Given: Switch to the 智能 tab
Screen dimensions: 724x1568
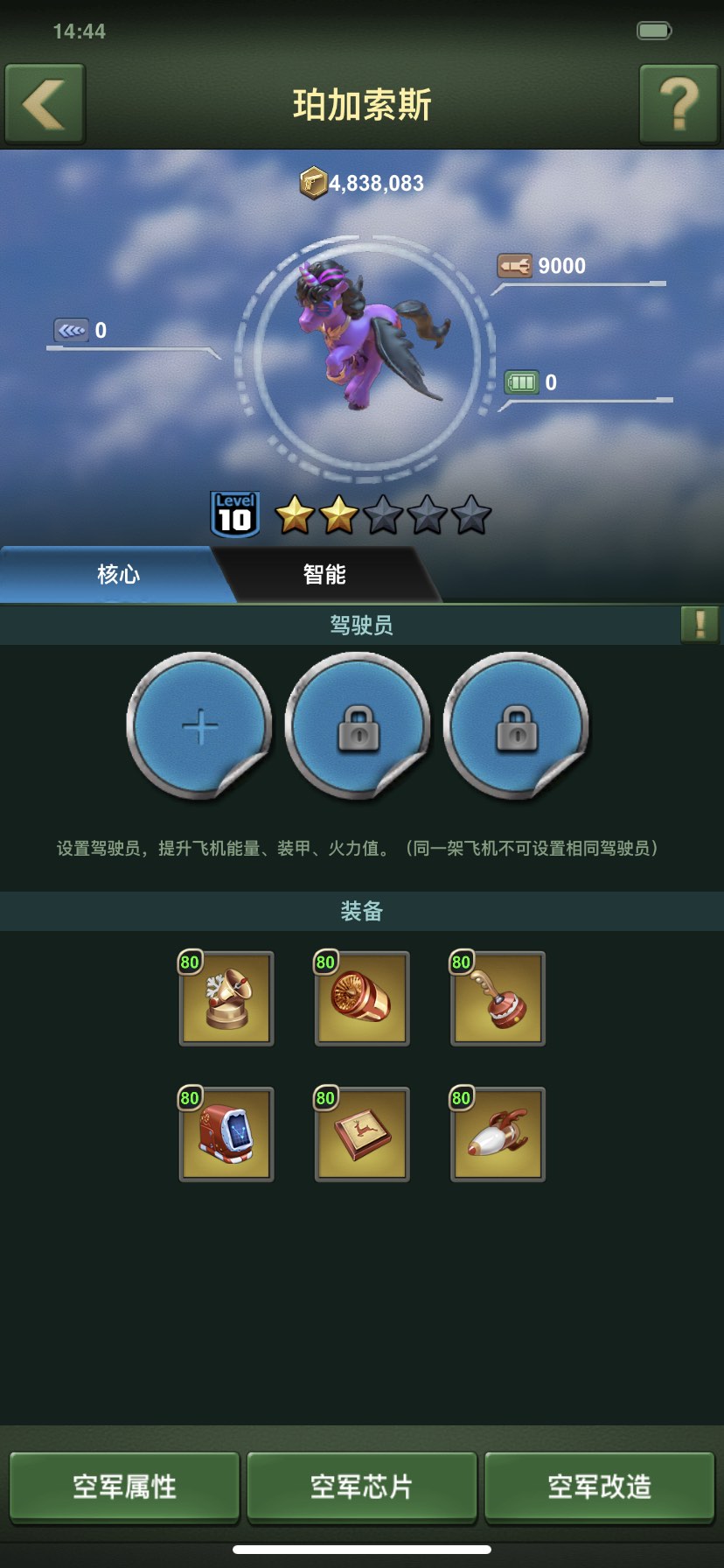Looking at the screenshot, I should [x=324, y=575].
